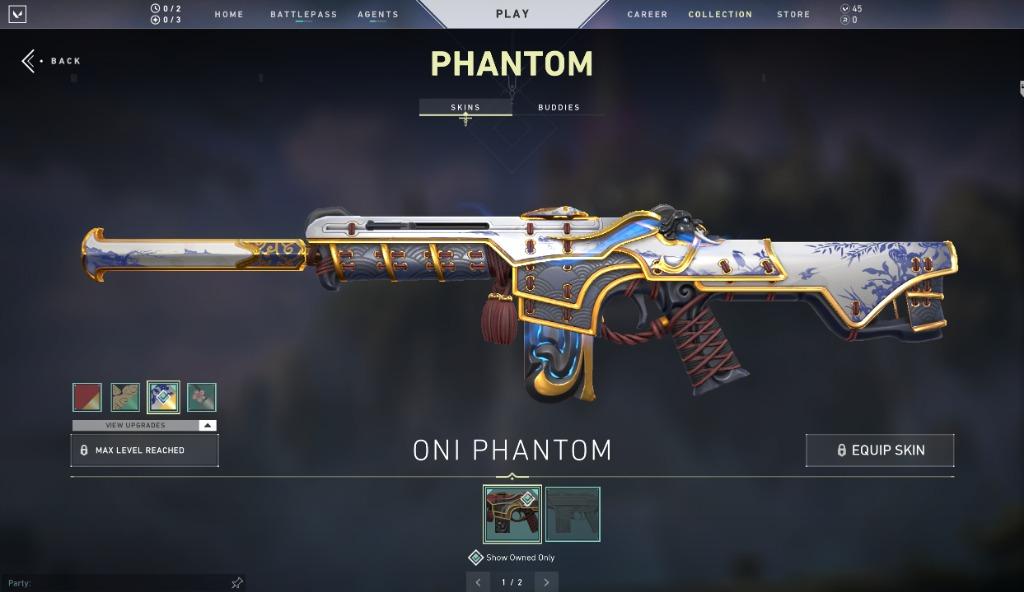Switch to the Buddies tab
This screenshot has width=1024, height=592.
point(558,107)
